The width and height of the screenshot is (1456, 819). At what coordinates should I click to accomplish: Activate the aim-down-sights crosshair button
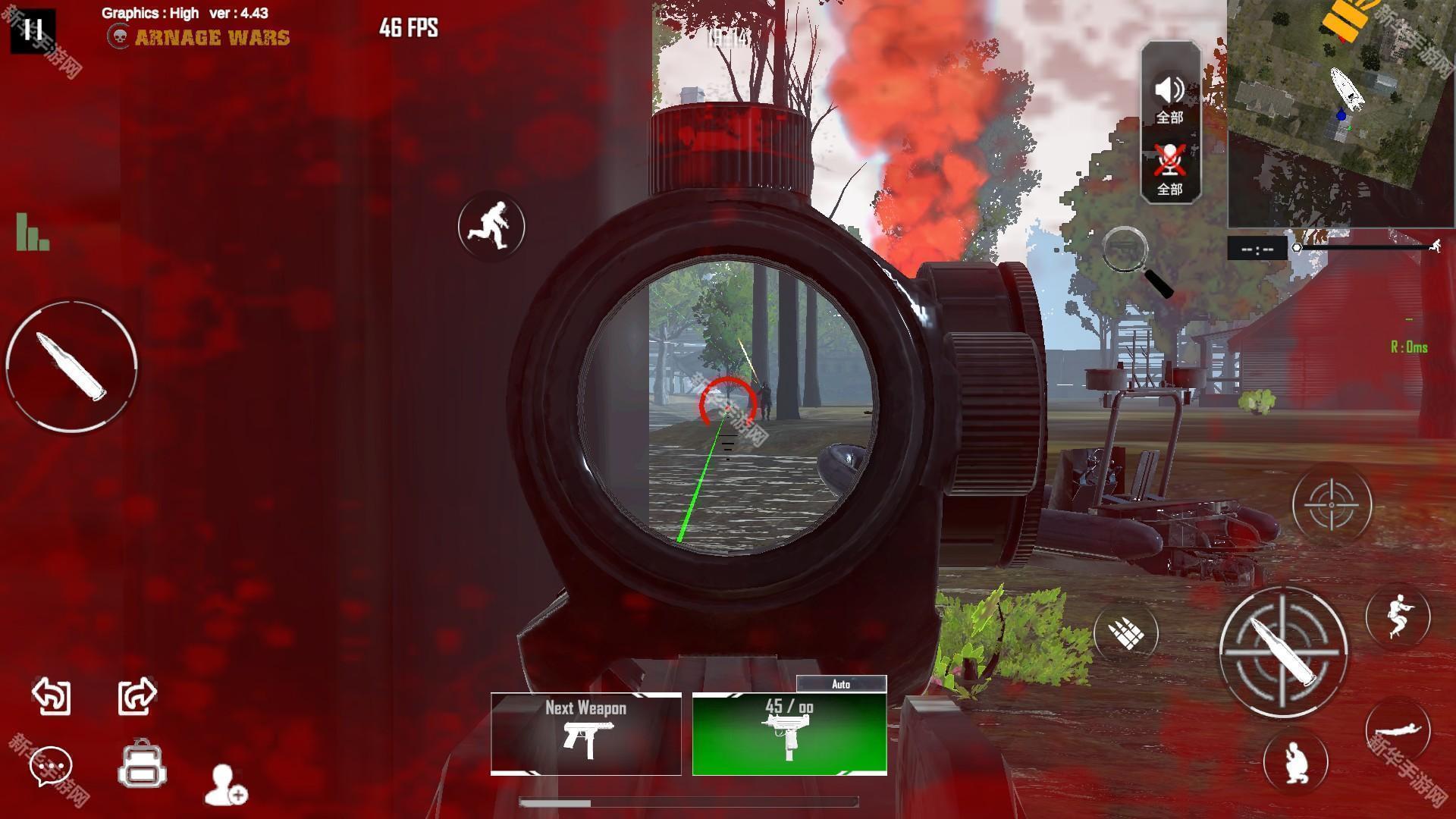click(1332, 504)
